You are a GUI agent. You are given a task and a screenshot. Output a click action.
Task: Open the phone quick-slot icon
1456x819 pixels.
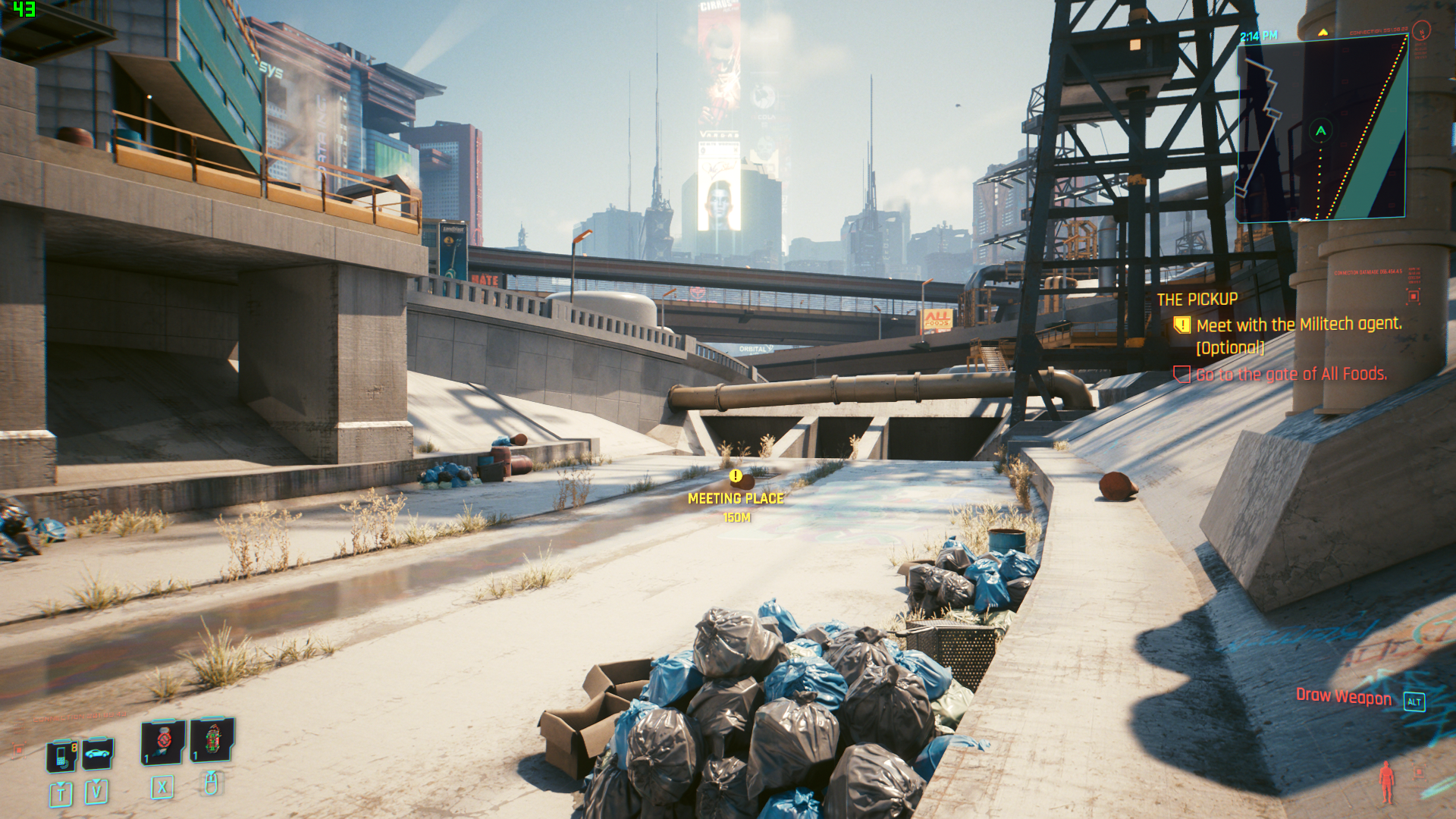click(62, 755)
